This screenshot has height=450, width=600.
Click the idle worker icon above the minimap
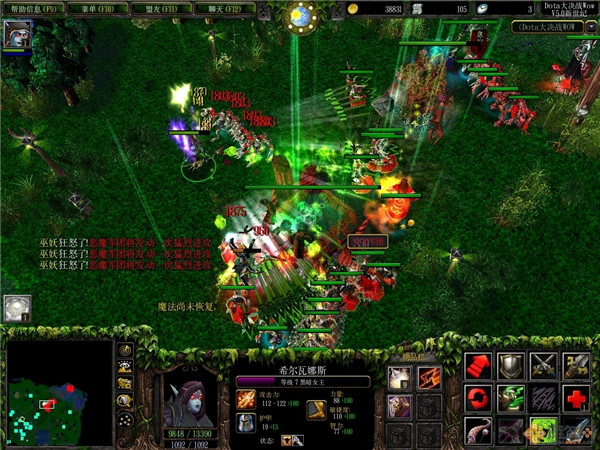tap(16, 309)
